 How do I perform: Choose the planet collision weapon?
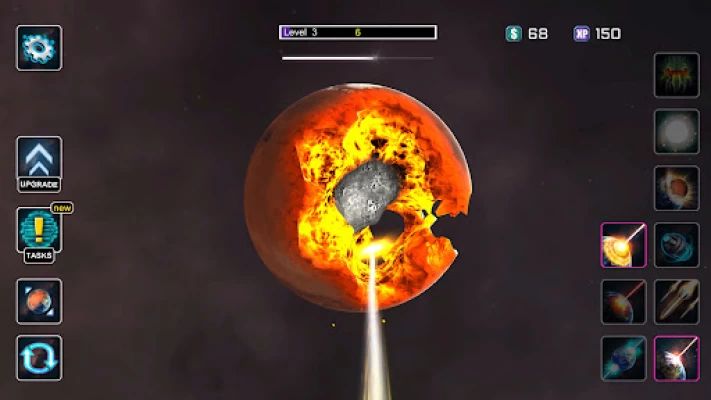[676, 188]
